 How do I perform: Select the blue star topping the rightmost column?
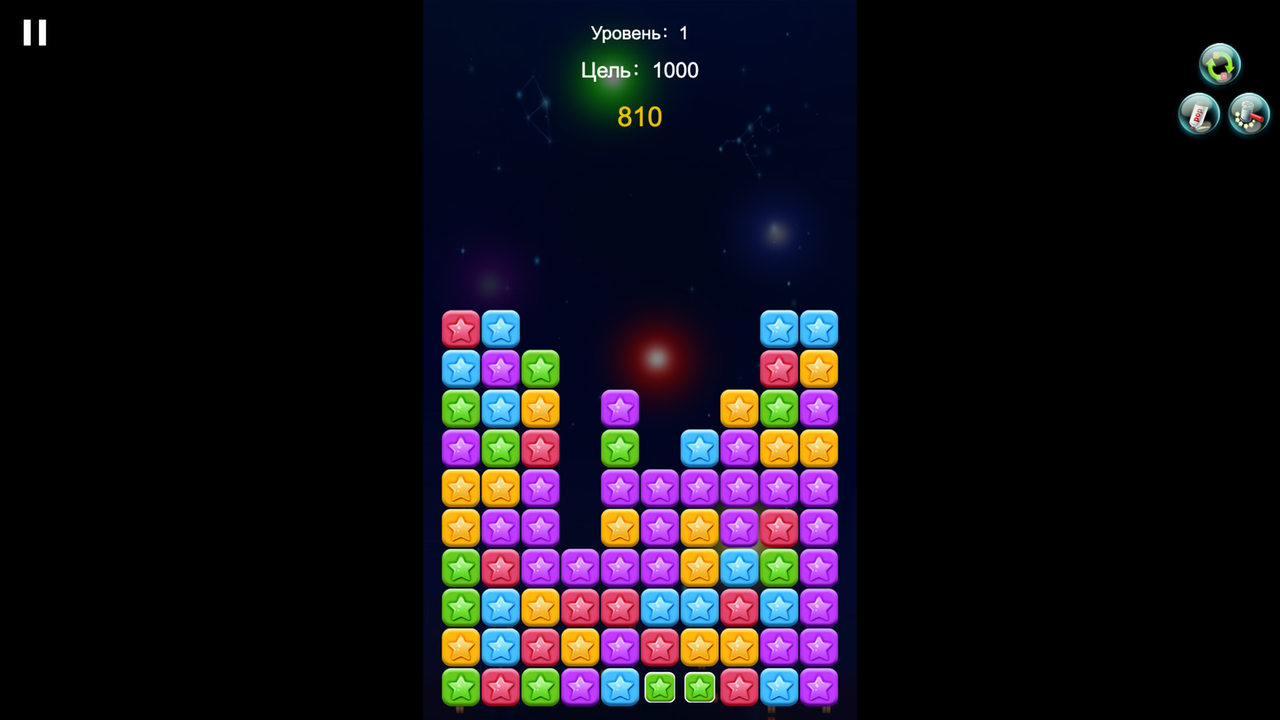819,328
